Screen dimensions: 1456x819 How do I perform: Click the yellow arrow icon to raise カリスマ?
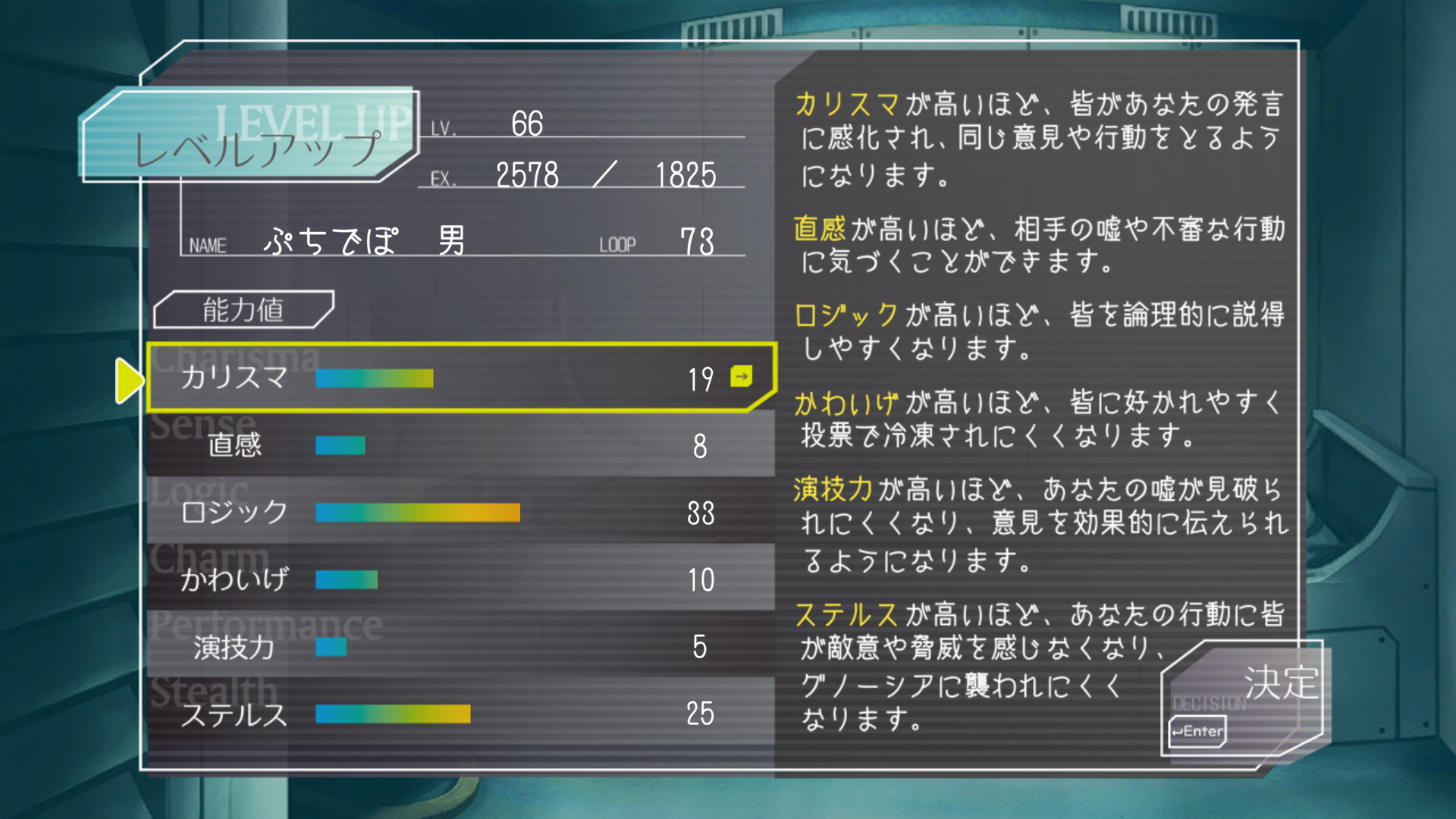point(742,376)
